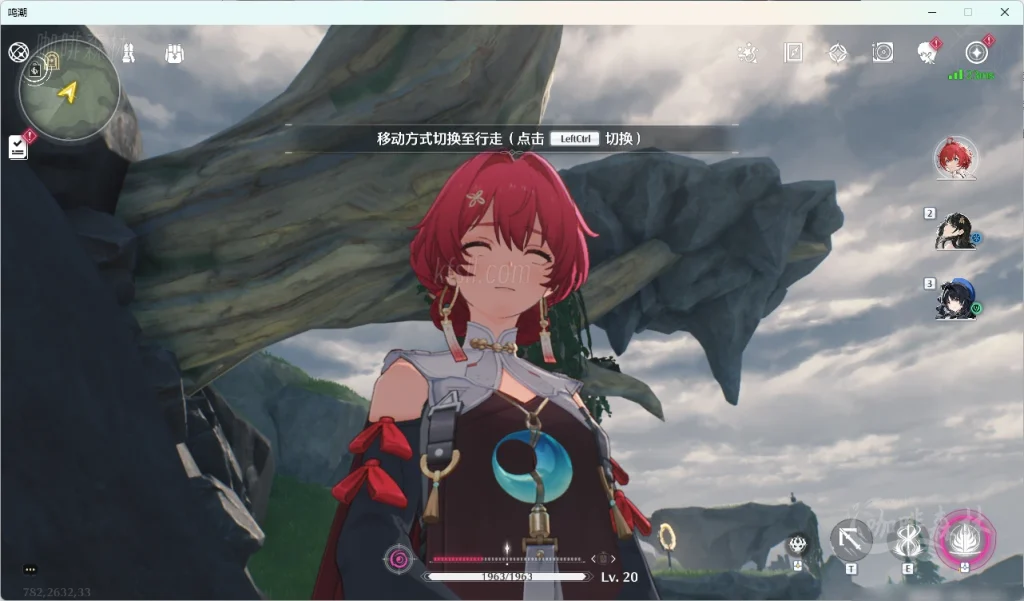Open the square disc-shaped icon
The image size is (1024, 601).
tap(882, 52)
